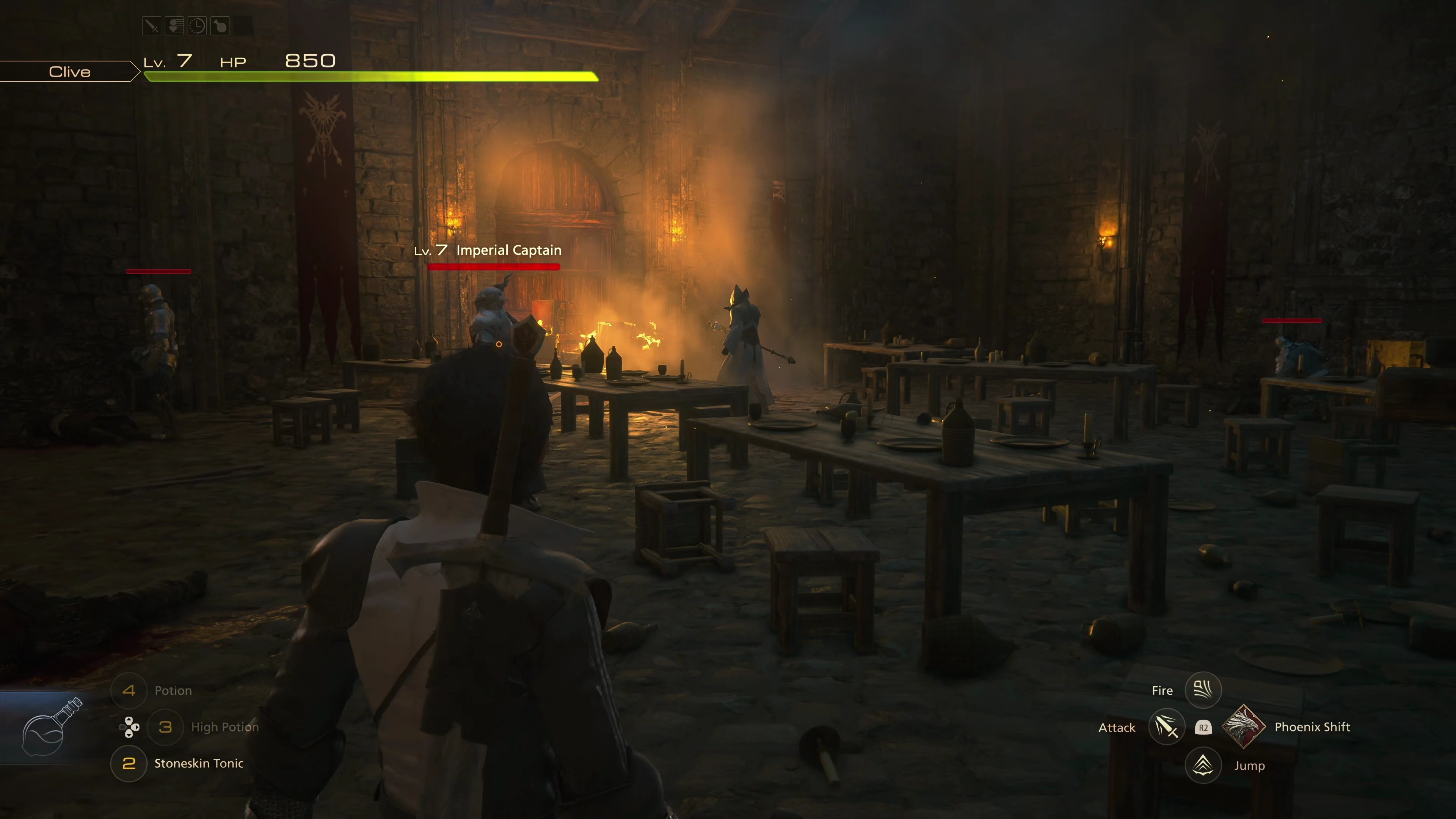Activate the Phoenix Shift ability icon
1456x819 pixels.
tap(1243, 727)
